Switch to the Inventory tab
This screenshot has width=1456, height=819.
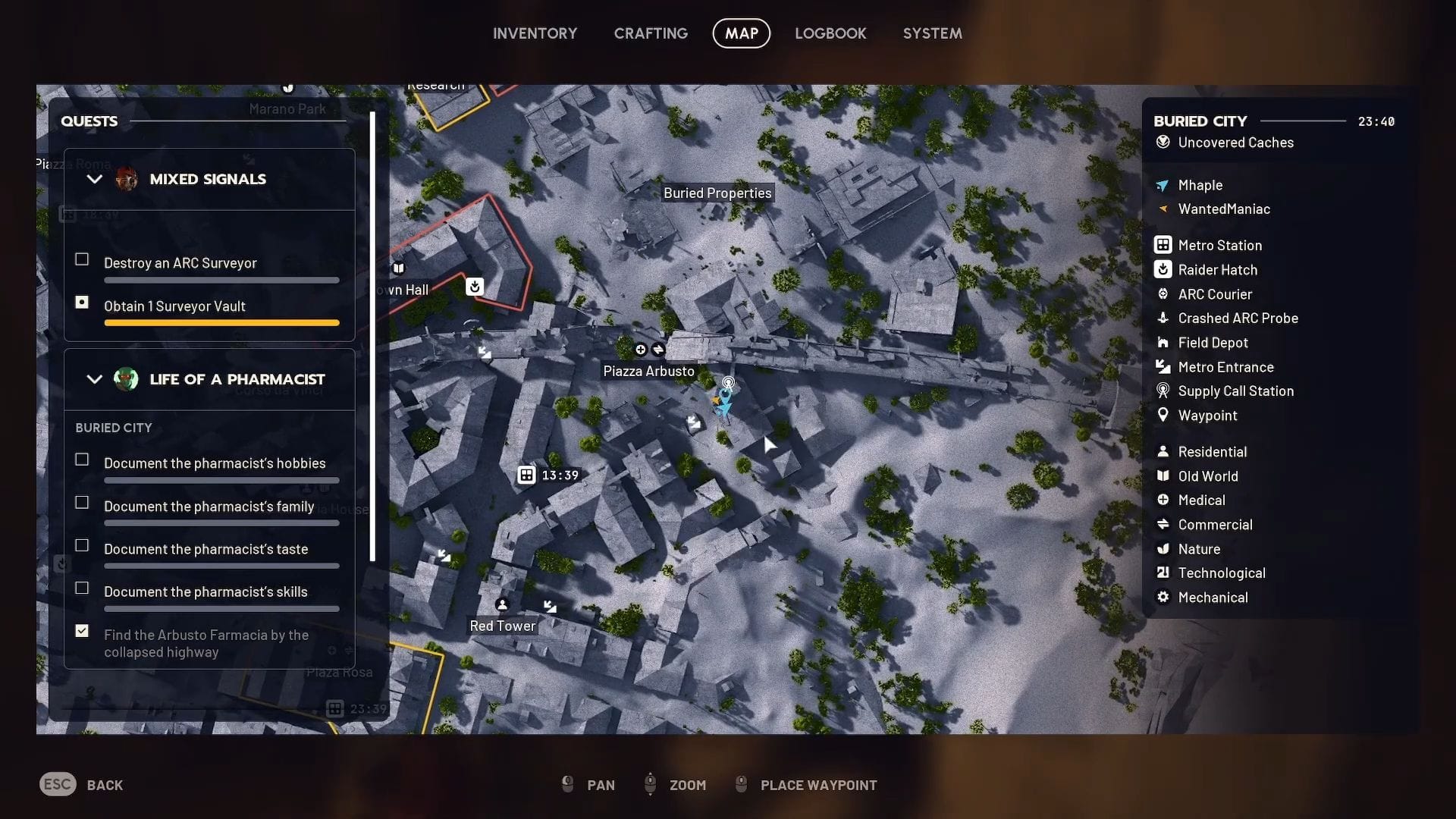click(535, 33)
